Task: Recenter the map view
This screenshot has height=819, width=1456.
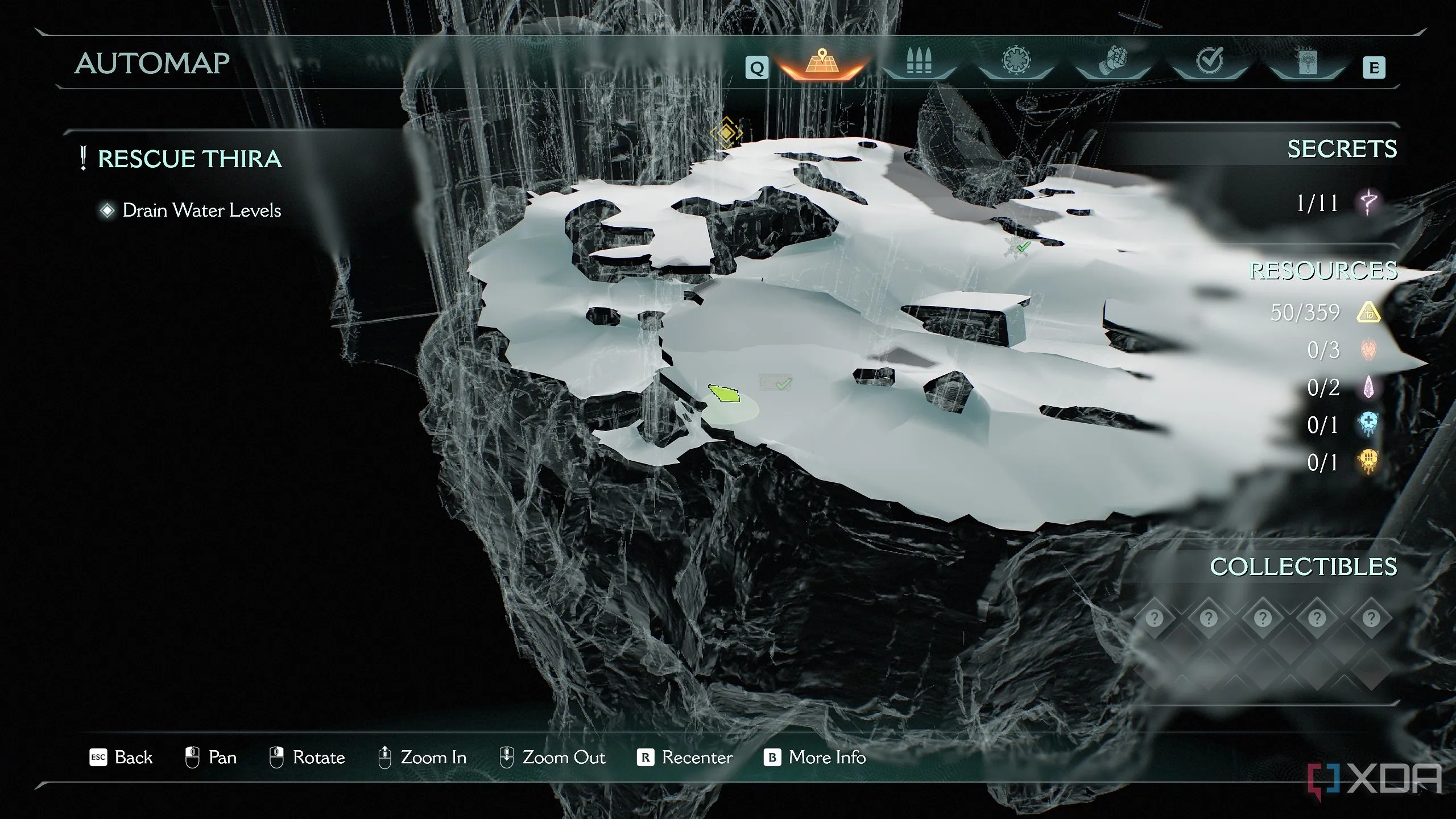Action: tap(685, 758)
